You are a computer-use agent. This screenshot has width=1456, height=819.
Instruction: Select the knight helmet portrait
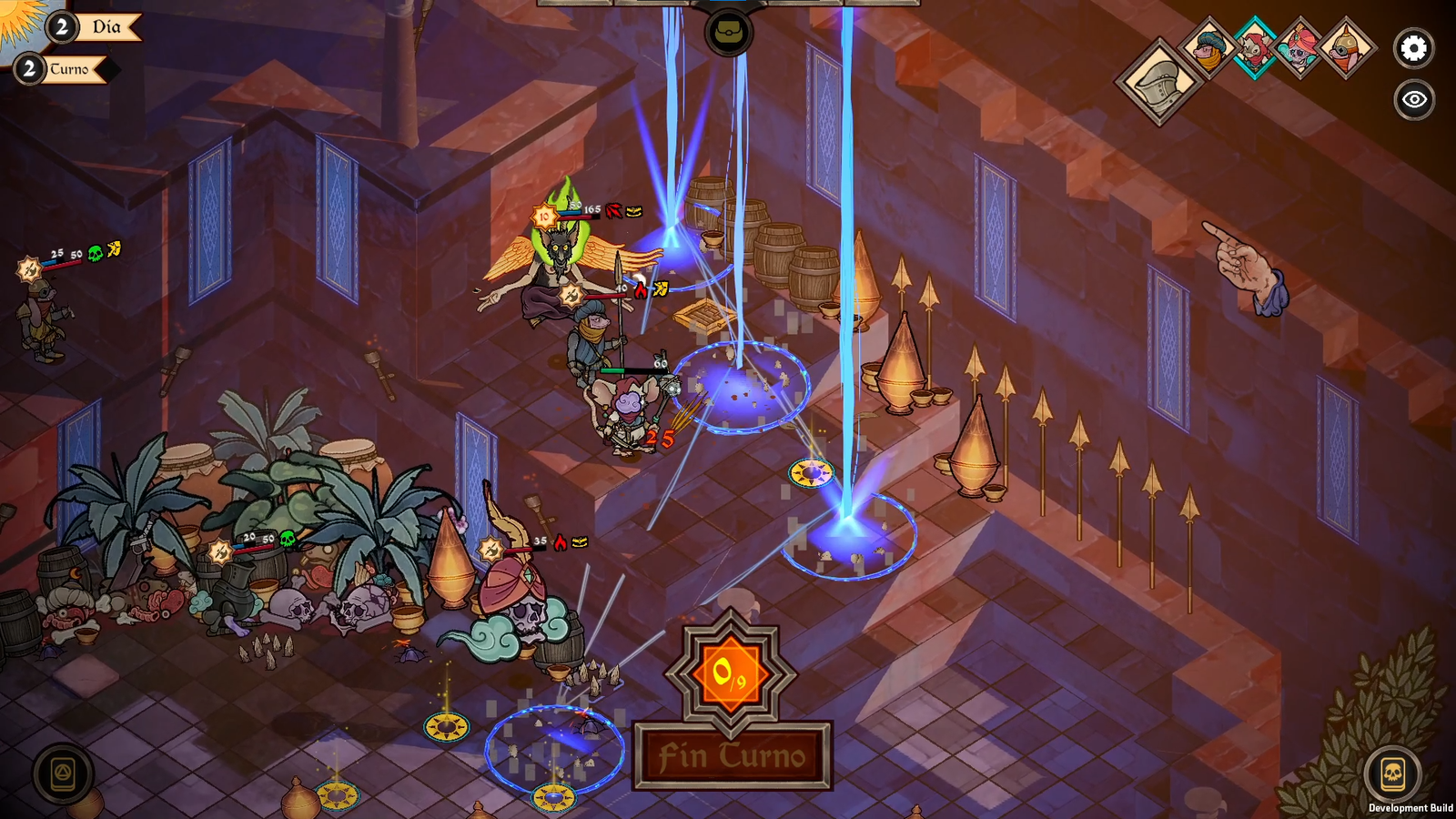[1159, 81]
